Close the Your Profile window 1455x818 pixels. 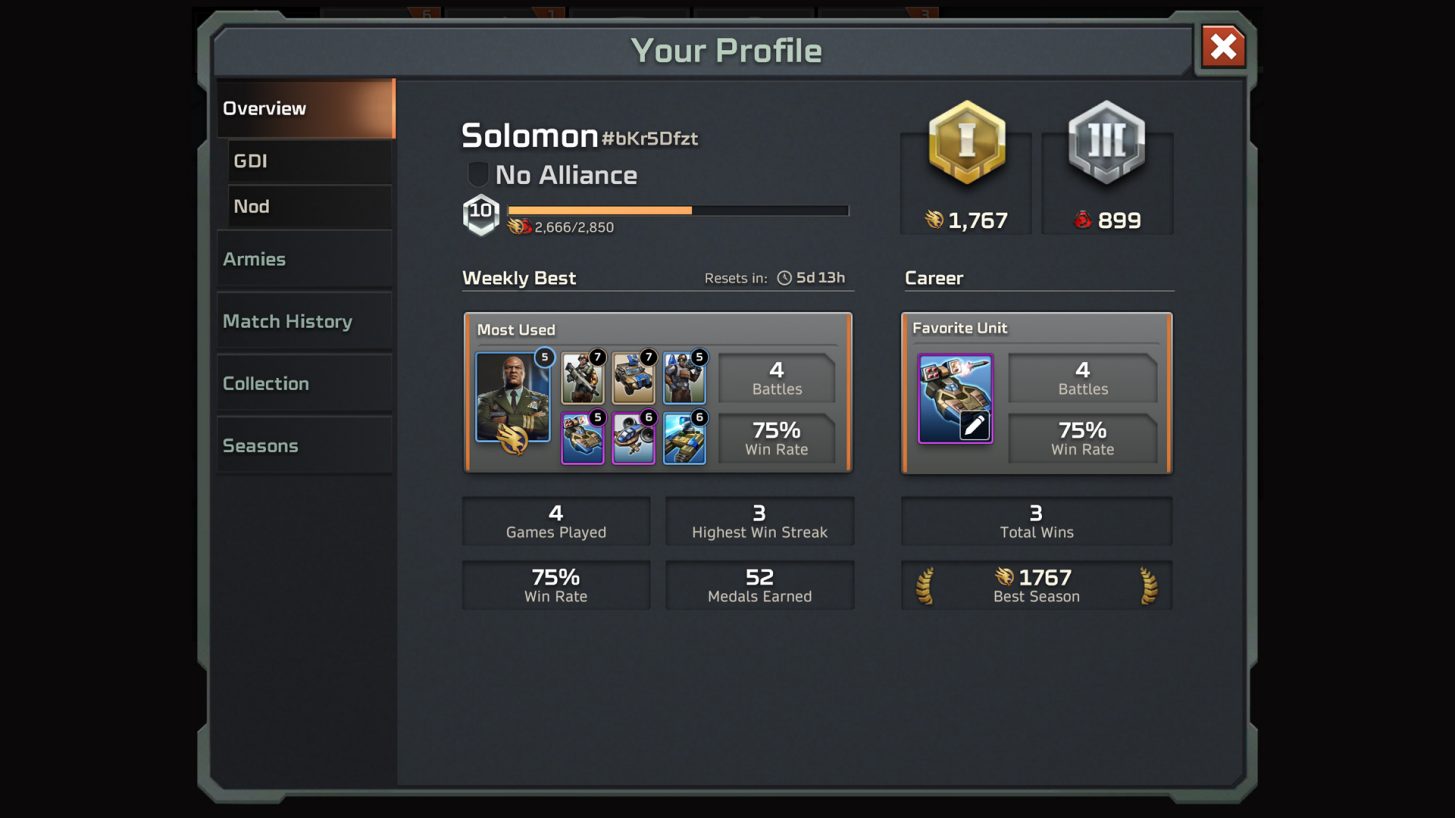[x=1223, y=46]
